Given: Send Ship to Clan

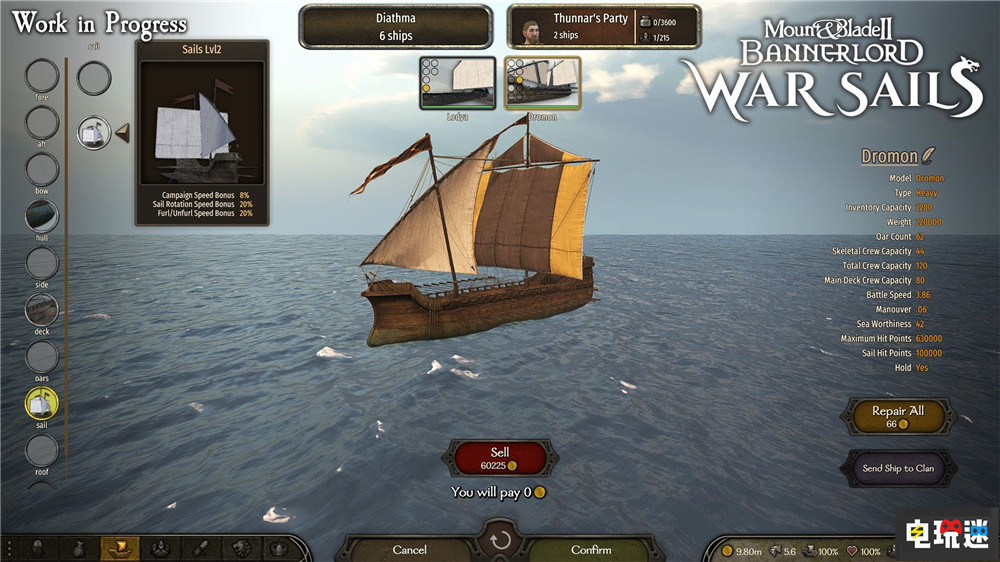Looking at the screenshot, I should click(898, 468).
